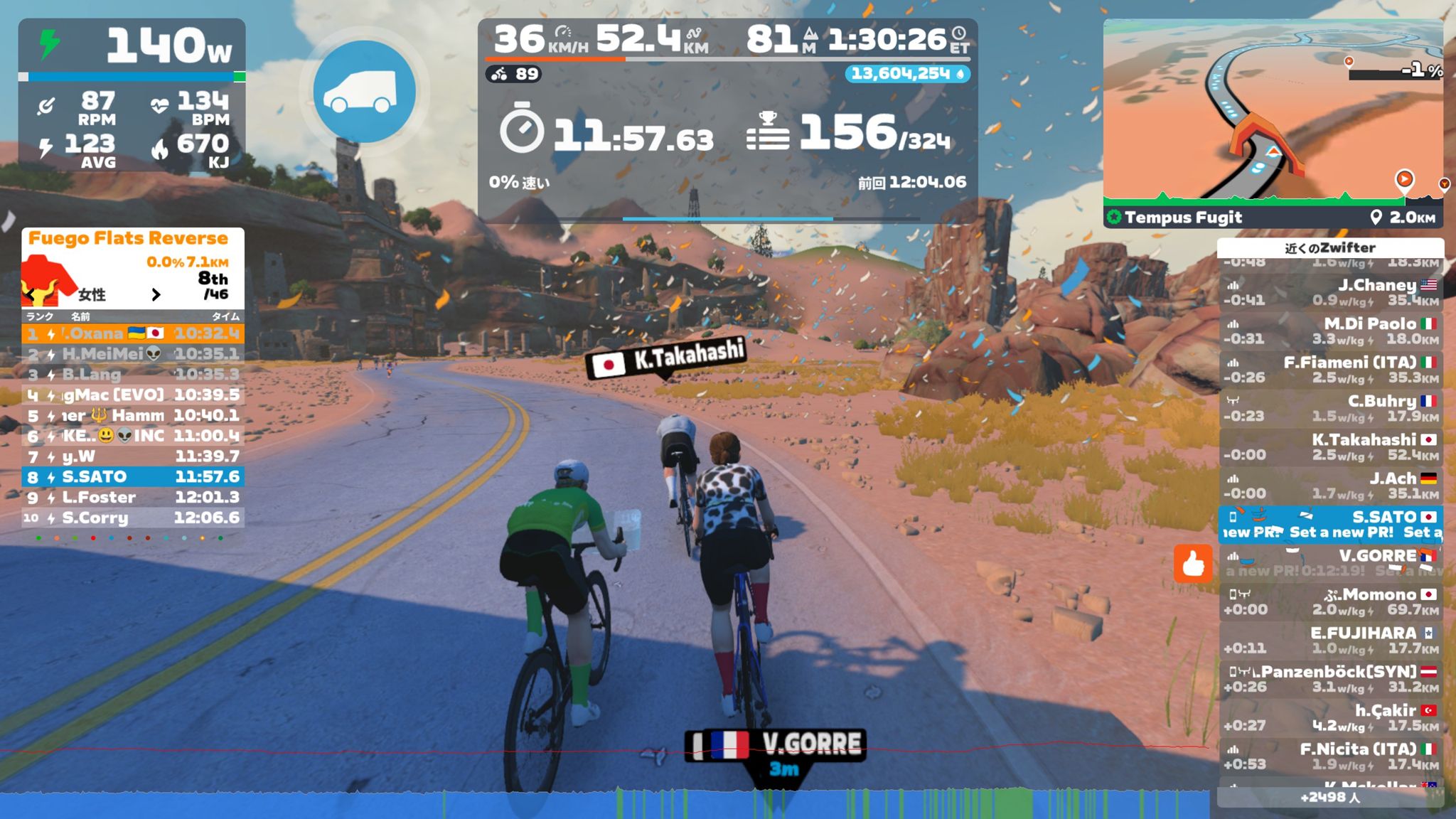Pick J.Chaney from nearby Zwifters list
Screen dimensions: 1456x819
coord(1330,292)
